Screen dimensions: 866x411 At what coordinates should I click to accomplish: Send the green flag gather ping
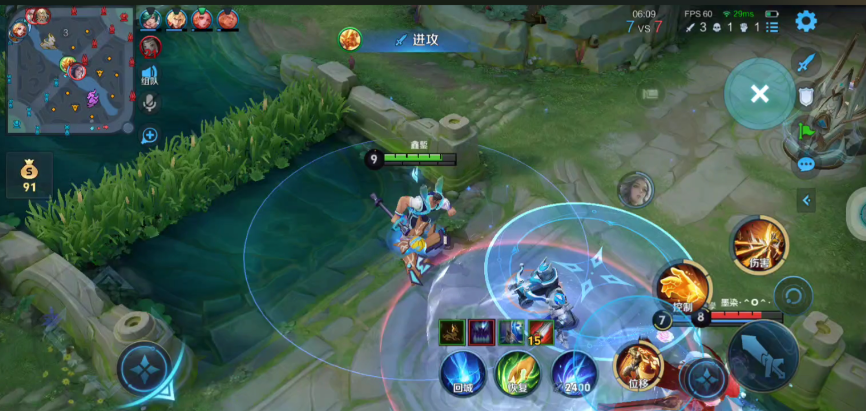806,130
